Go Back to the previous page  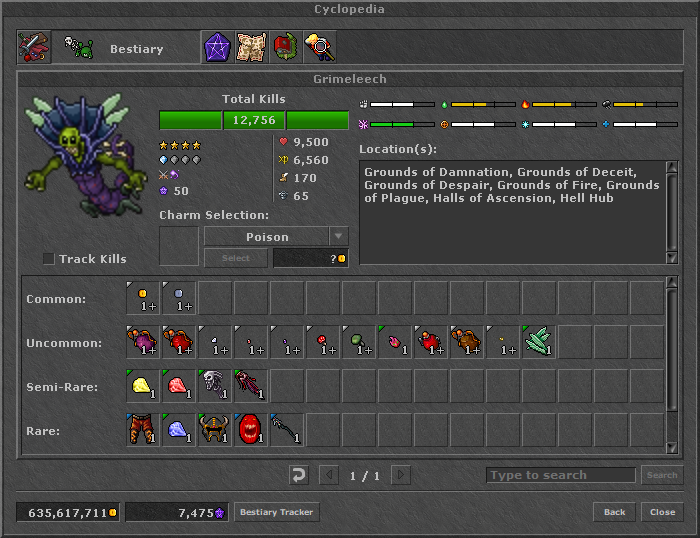point(614,512)
